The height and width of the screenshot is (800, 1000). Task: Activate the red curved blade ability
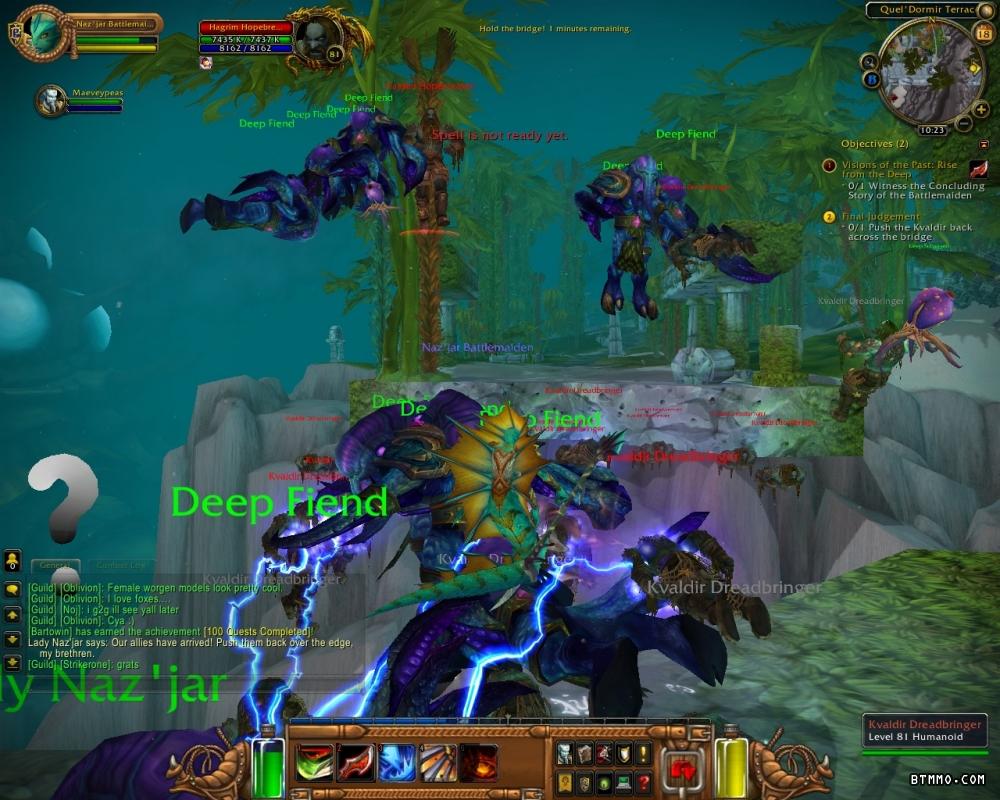tap(355, 763)
